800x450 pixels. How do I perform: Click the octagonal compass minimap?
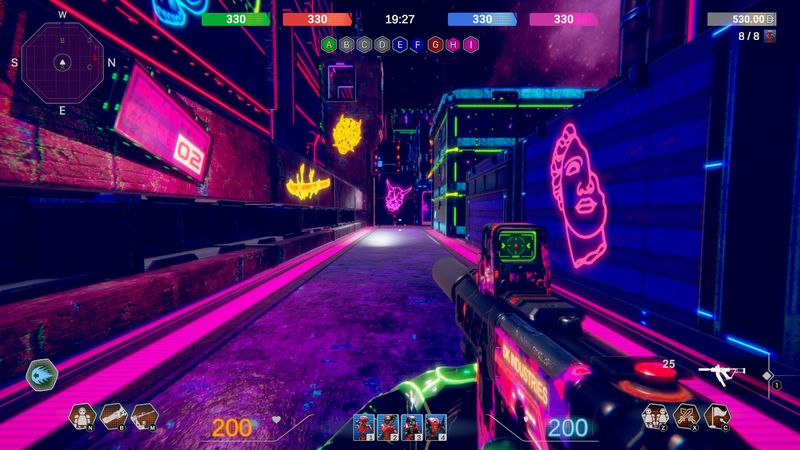click(62, 61)
